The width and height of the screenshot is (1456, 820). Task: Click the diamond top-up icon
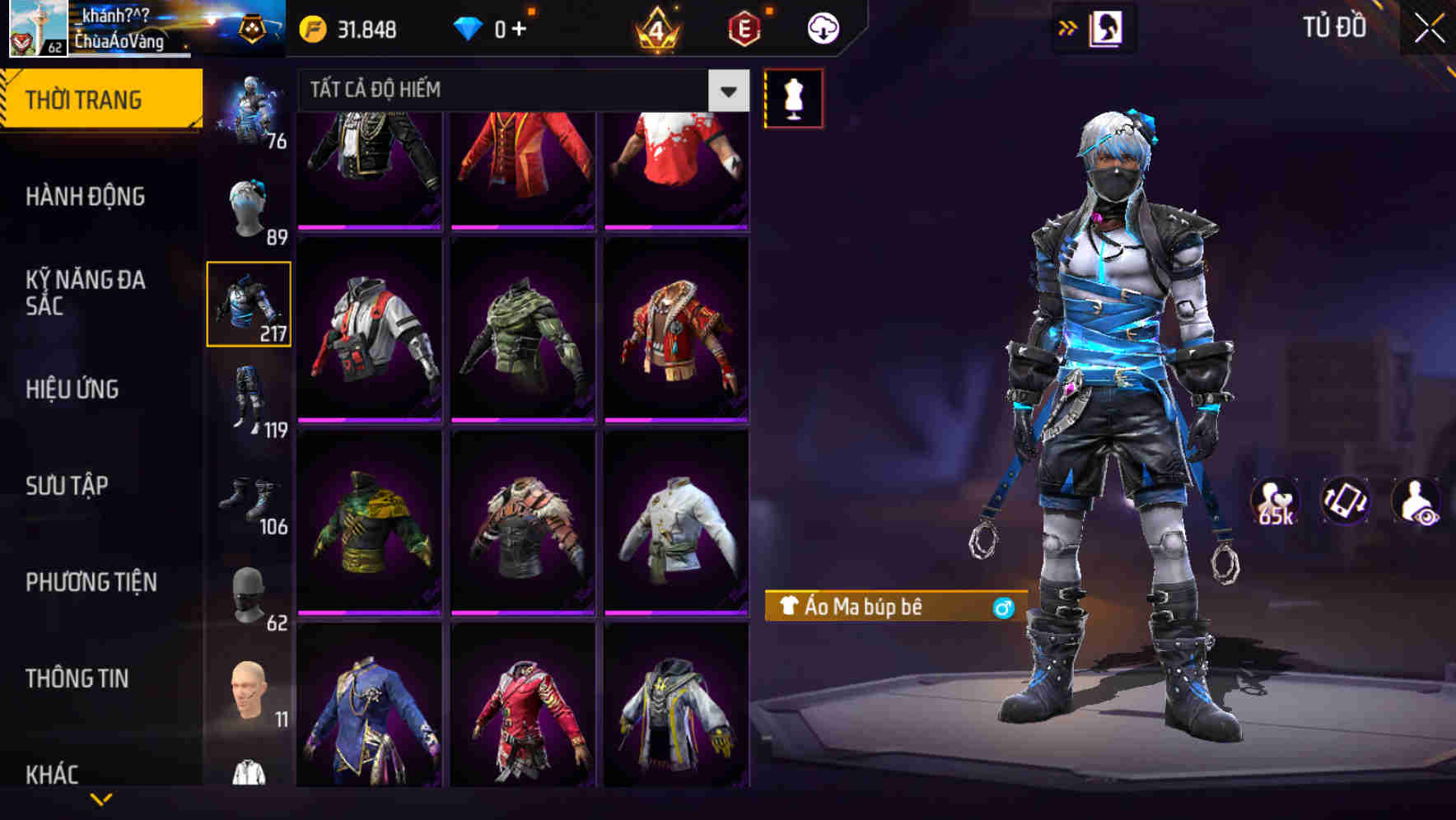point(469,29)
